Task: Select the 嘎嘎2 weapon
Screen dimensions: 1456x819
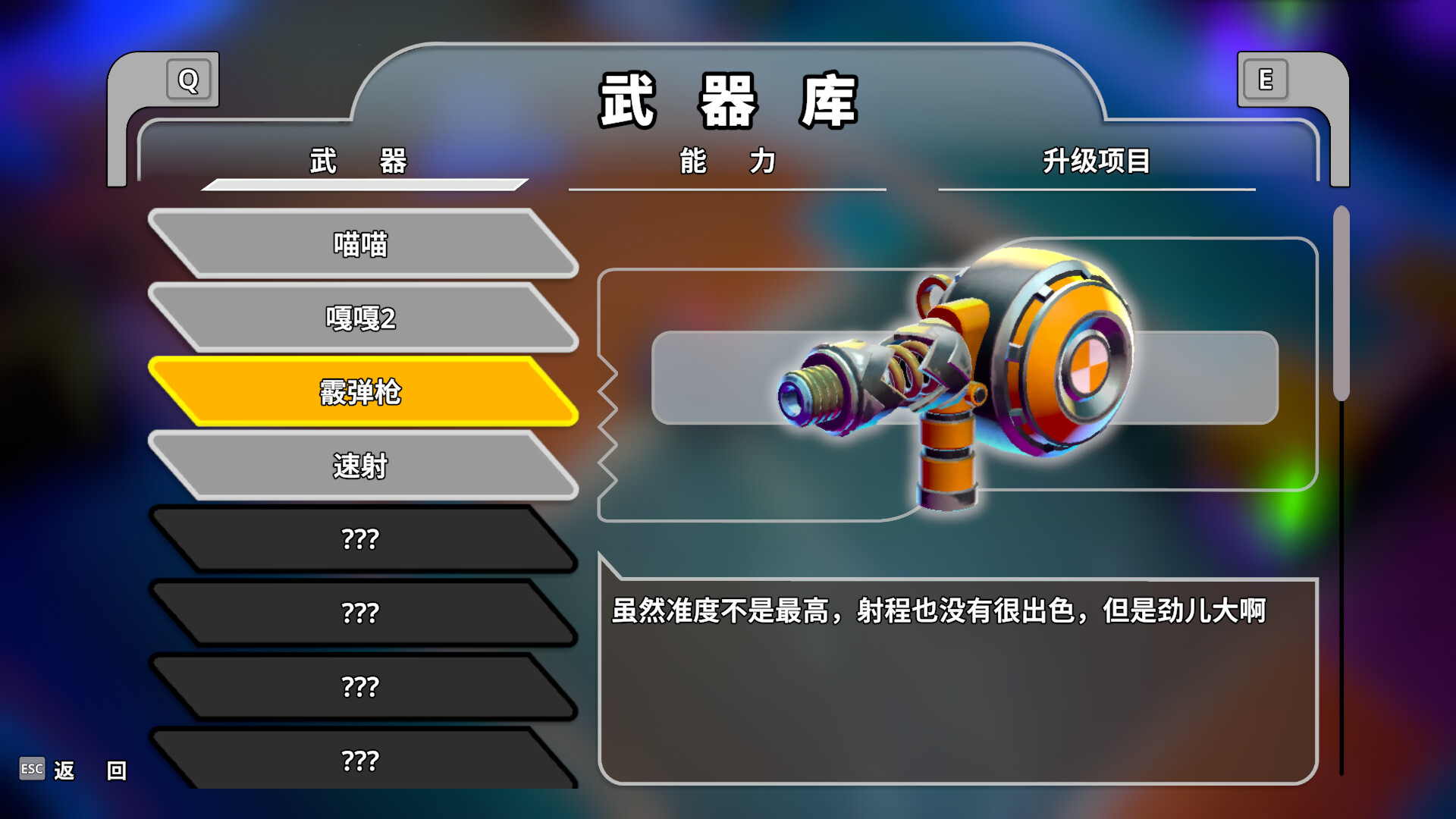Action: tap(362, 319)
